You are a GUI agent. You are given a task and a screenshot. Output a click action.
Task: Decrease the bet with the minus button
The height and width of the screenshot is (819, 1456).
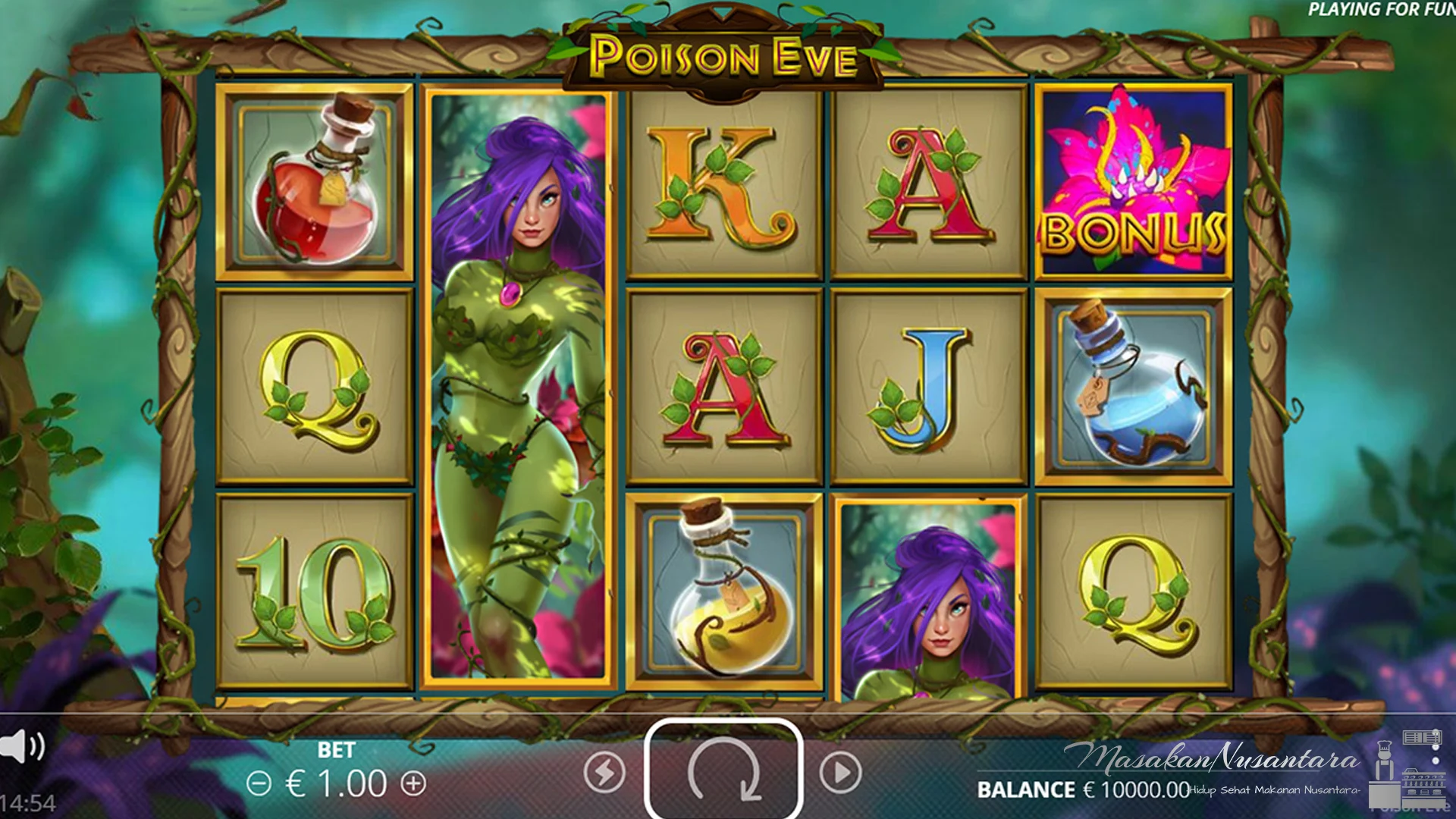tap(259, 783)
